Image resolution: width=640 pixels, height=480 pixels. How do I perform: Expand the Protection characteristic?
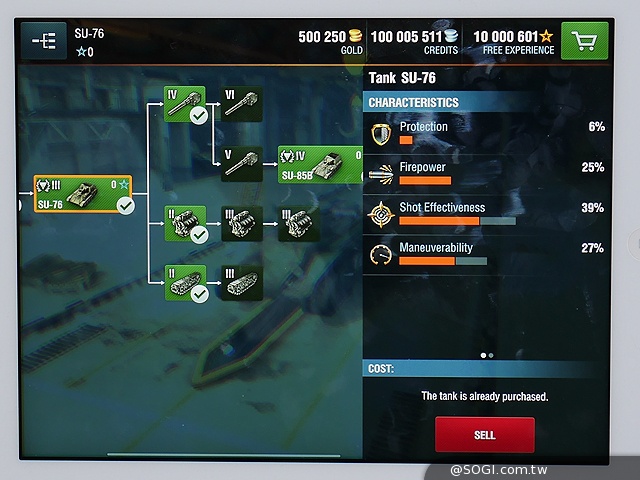point(486,132)
